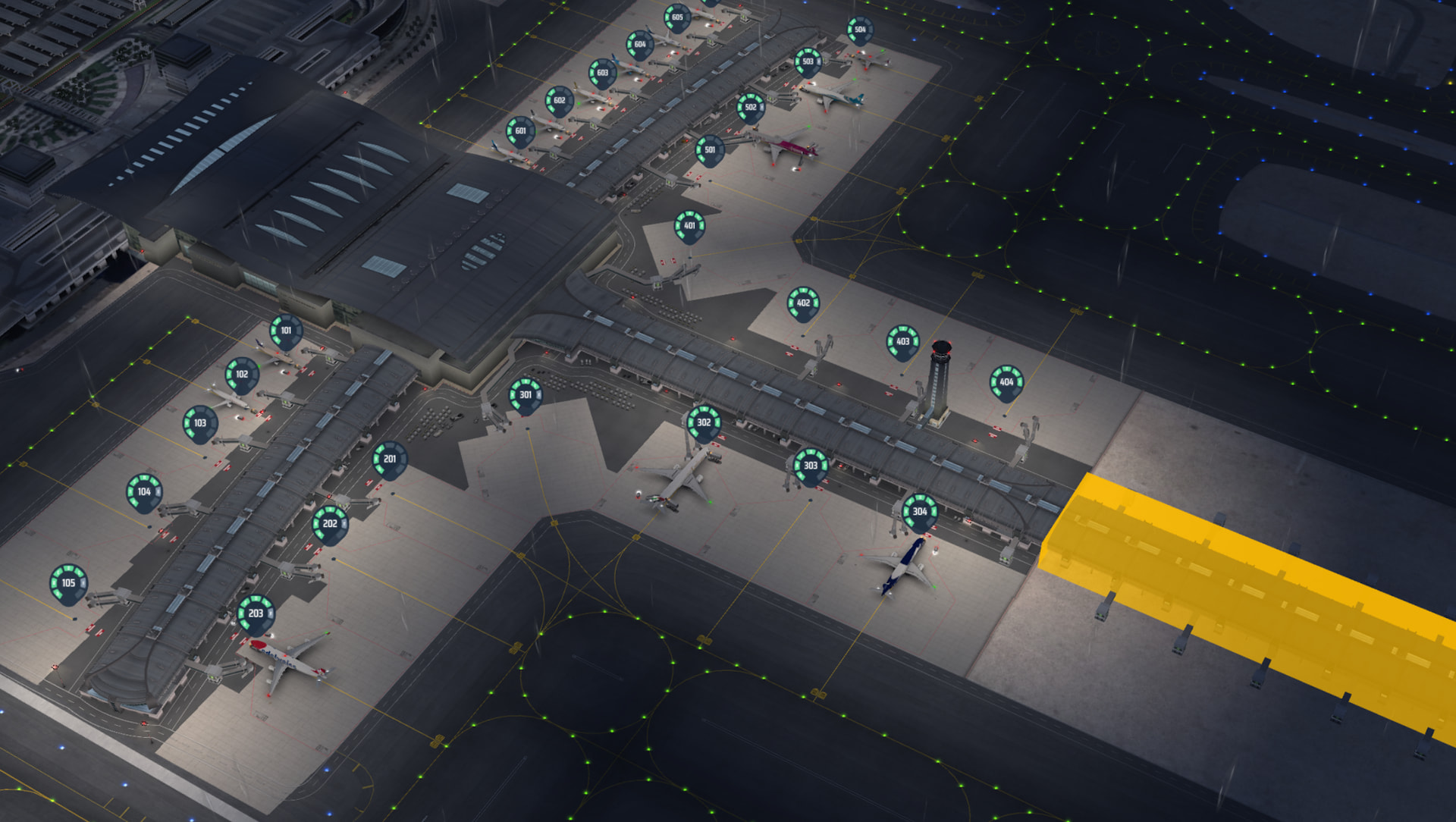
Task: Open gate 504 marker
Action: point(860,30)
